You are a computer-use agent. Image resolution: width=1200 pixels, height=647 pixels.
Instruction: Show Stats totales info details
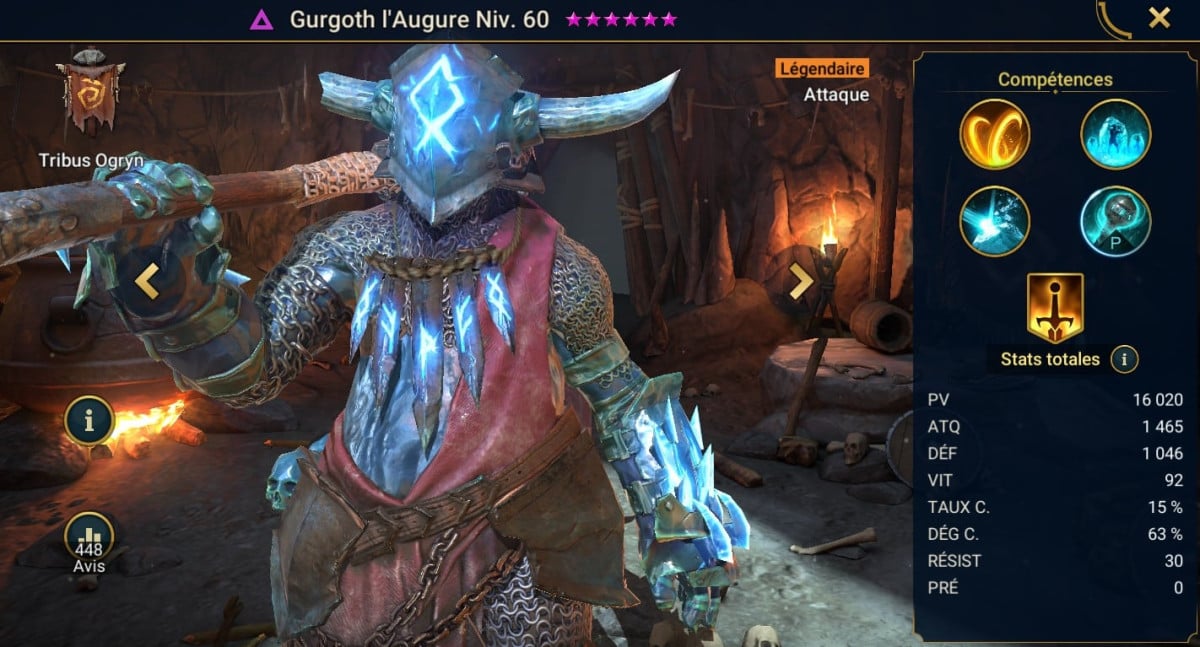pos(1124,359)
